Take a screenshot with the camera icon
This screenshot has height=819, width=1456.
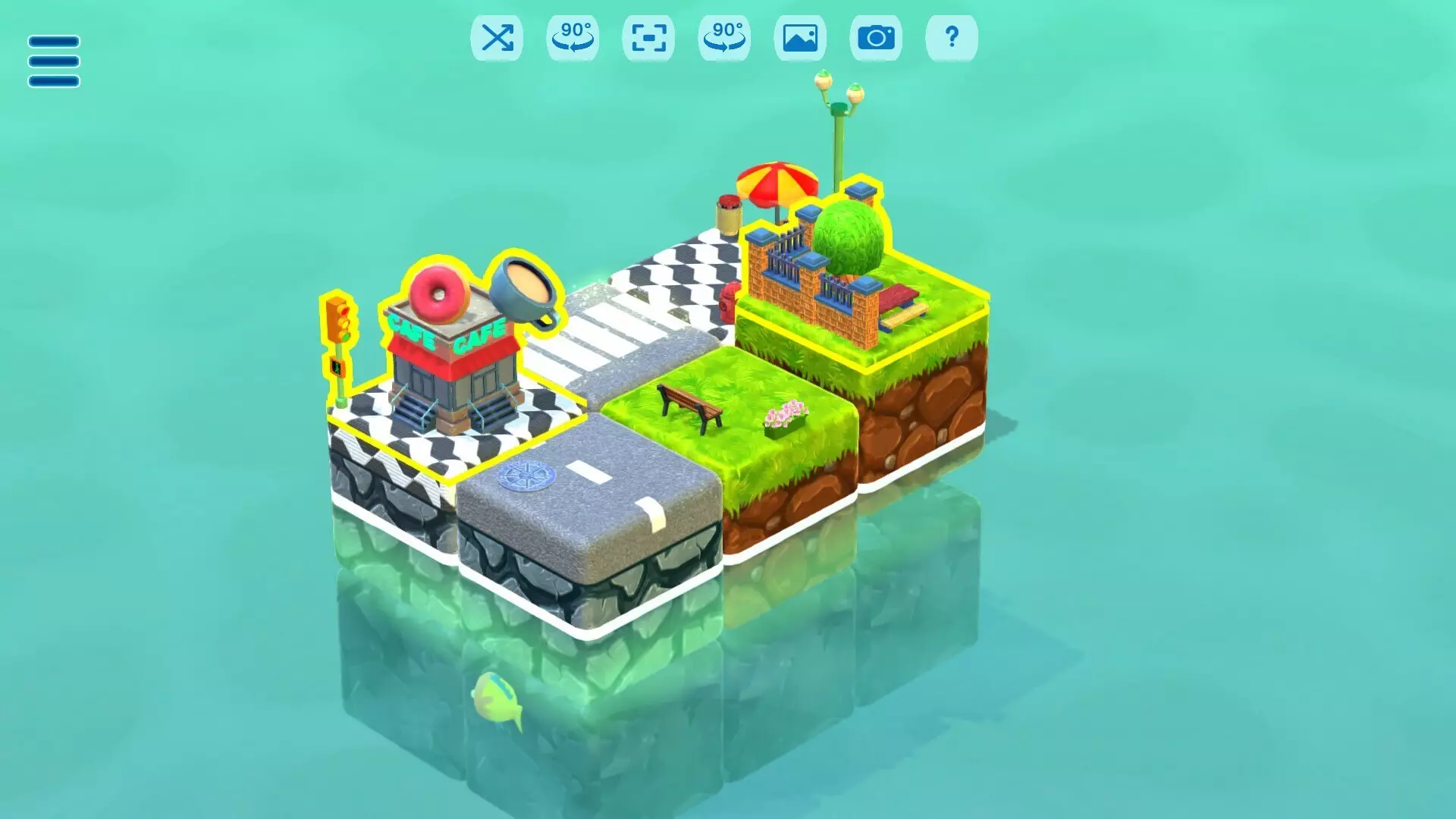point(877,38)
